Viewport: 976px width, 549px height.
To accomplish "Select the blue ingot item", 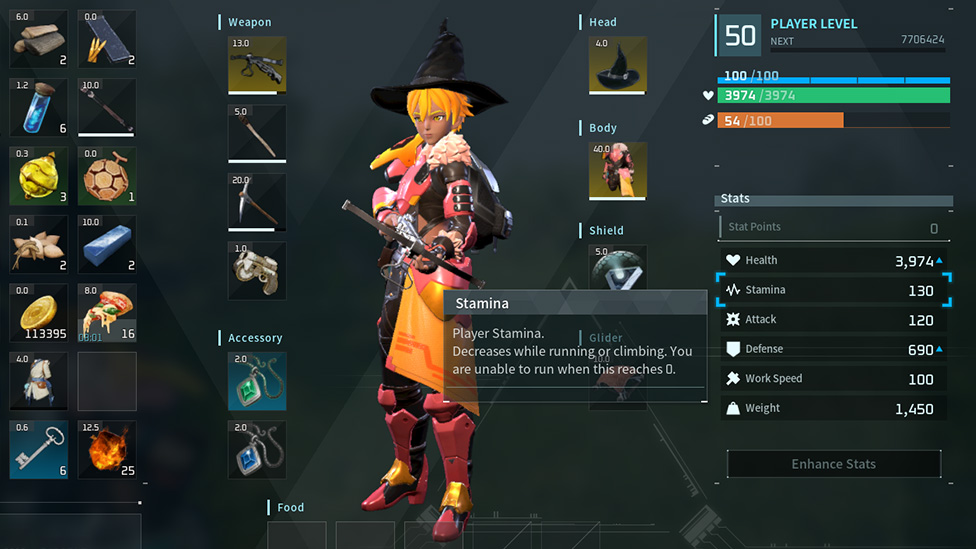I will 107,244.
